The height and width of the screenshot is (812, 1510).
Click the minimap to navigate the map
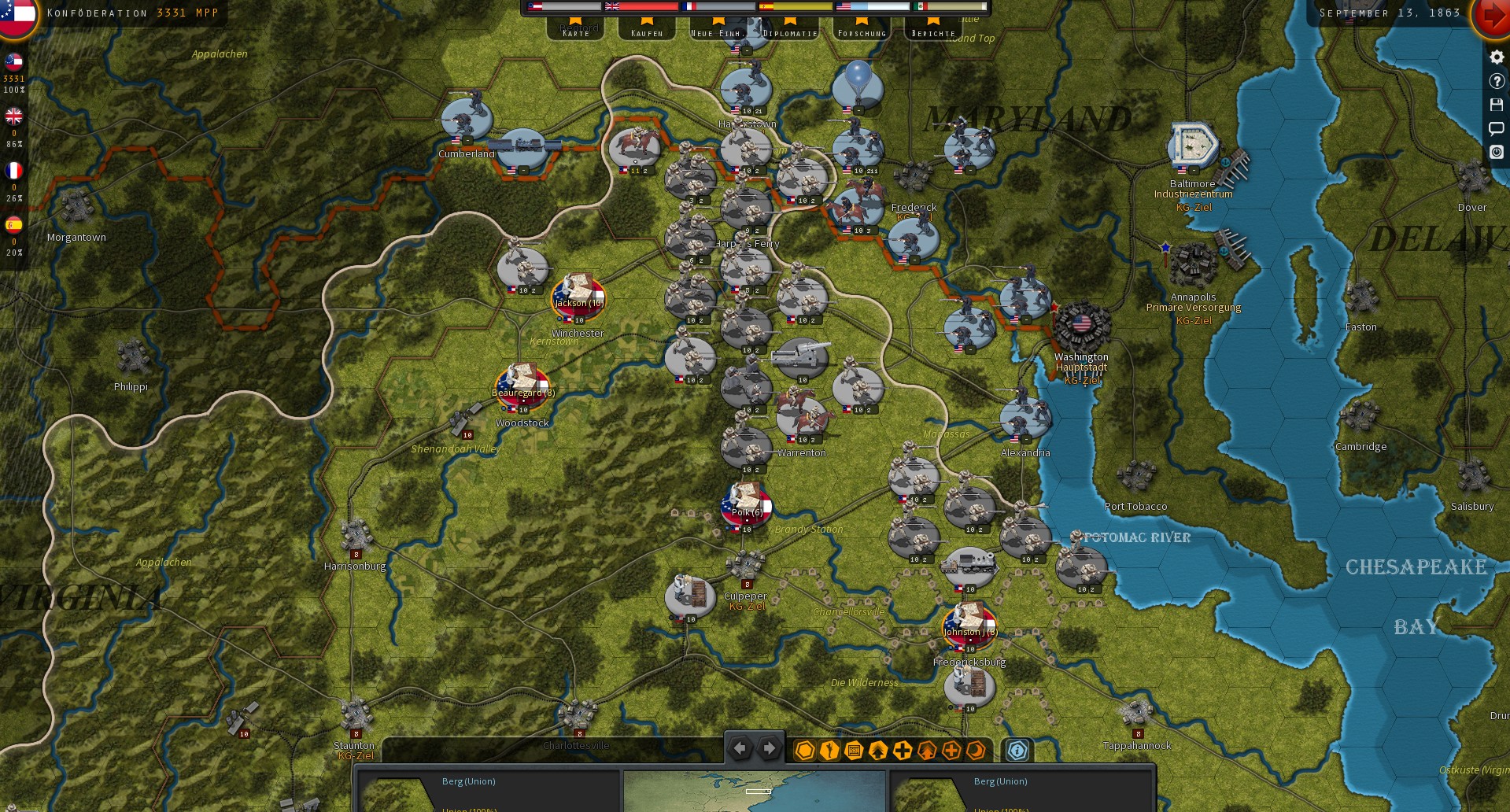755,791
